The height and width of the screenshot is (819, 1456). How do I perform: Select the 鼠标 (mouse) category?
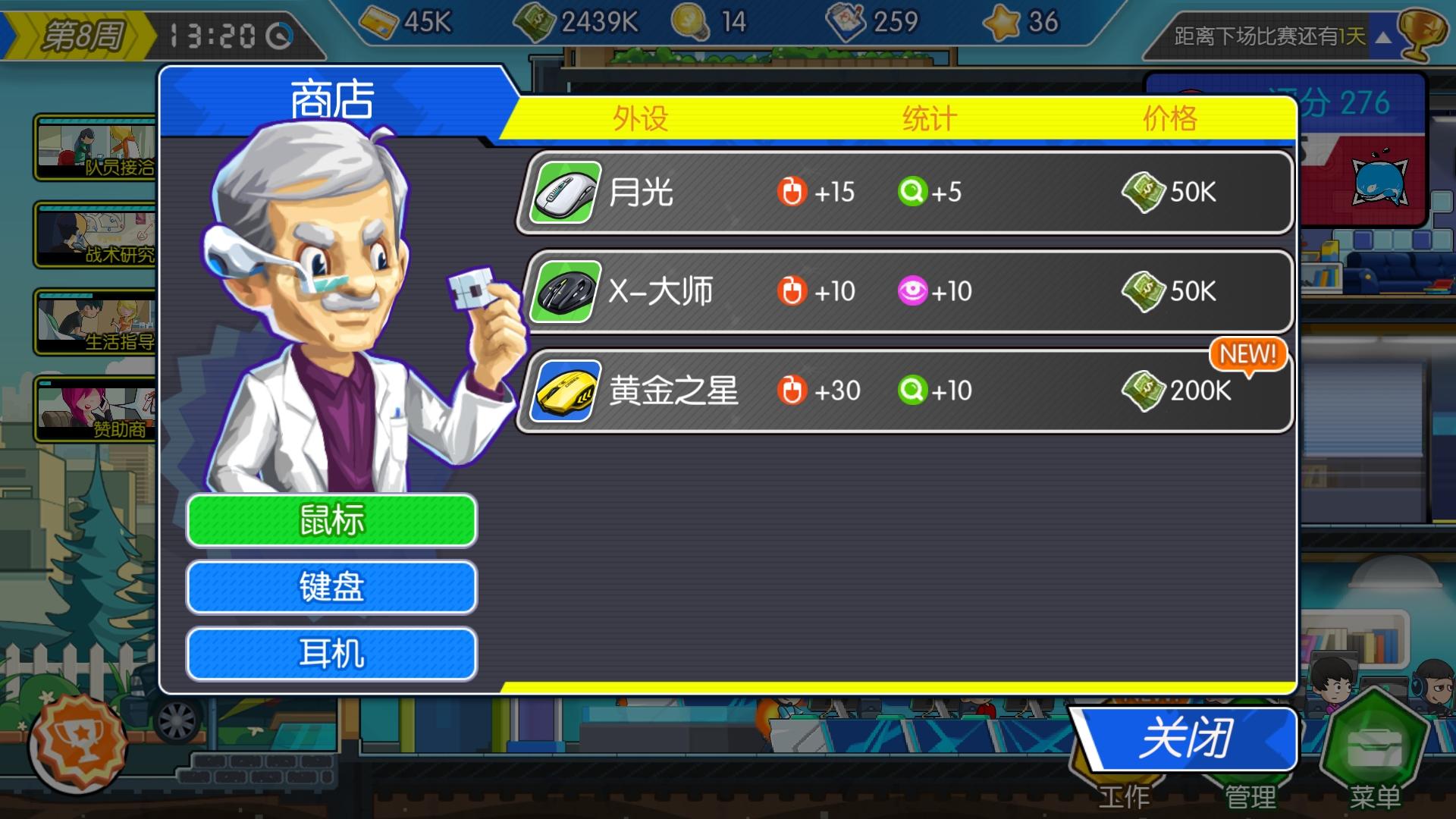point(331,520)
